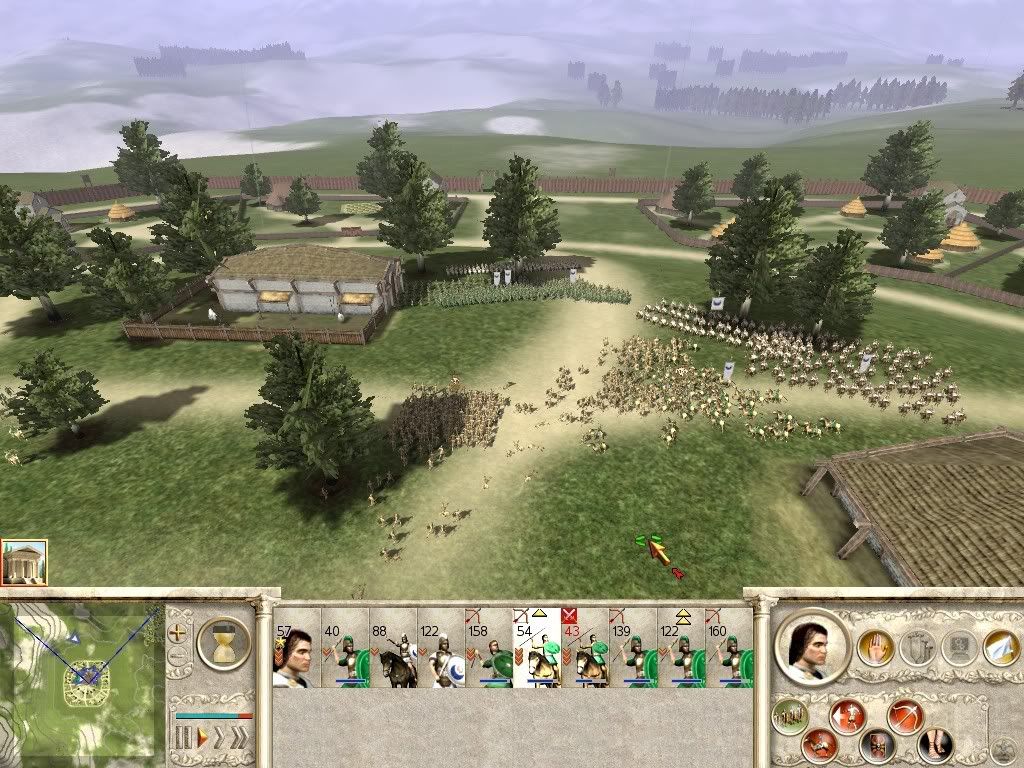The width and height of the screenshot is (1024, 768).
Task: Select the white crescent shield unit with 122 men
Action: point(440,648)
